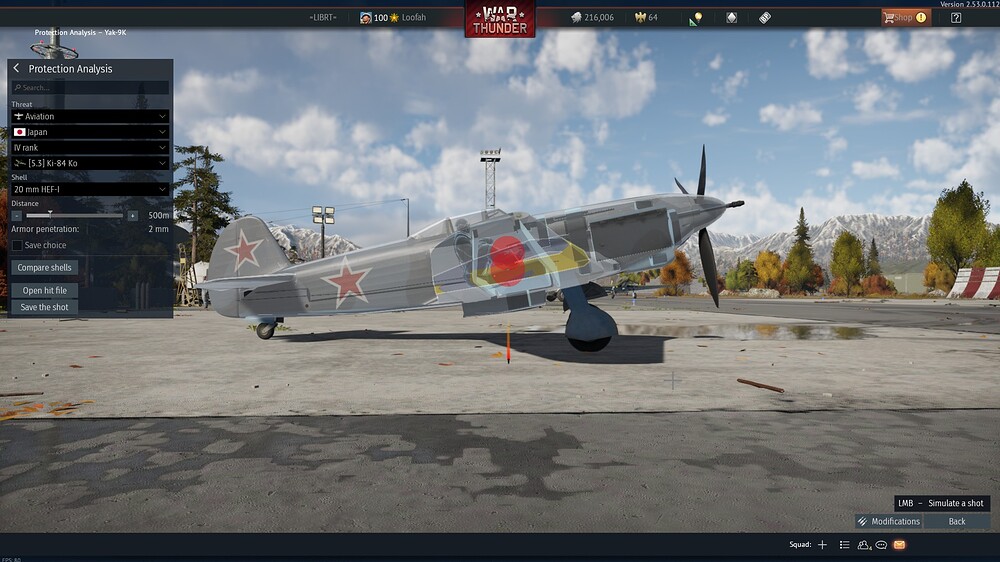Open the chat speech bubble icon
This screenshot has width=1000, height=562.
tap(881, 545)
